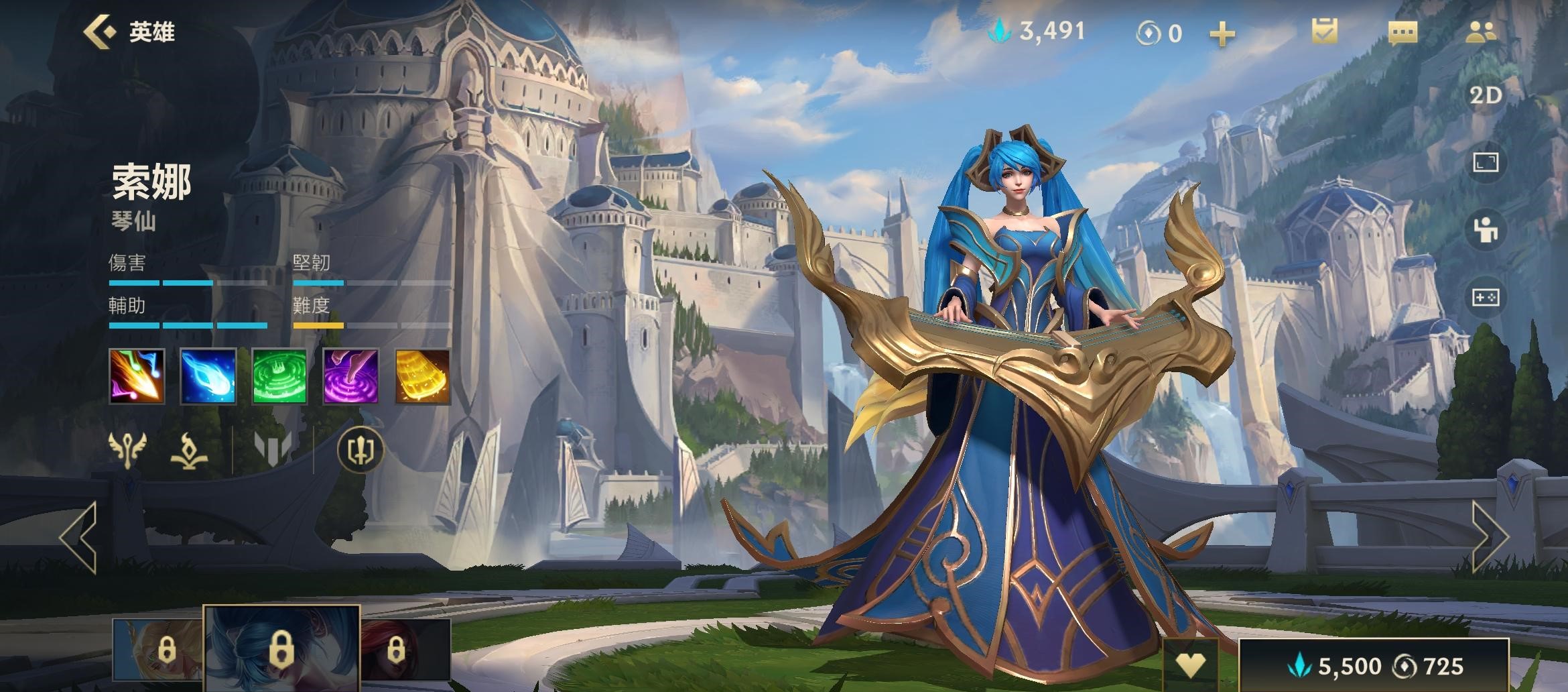Viewport: 1568px width, 692px height.
Task: Show Sona's passive ability with the musical notes
Action: (137, 376)
